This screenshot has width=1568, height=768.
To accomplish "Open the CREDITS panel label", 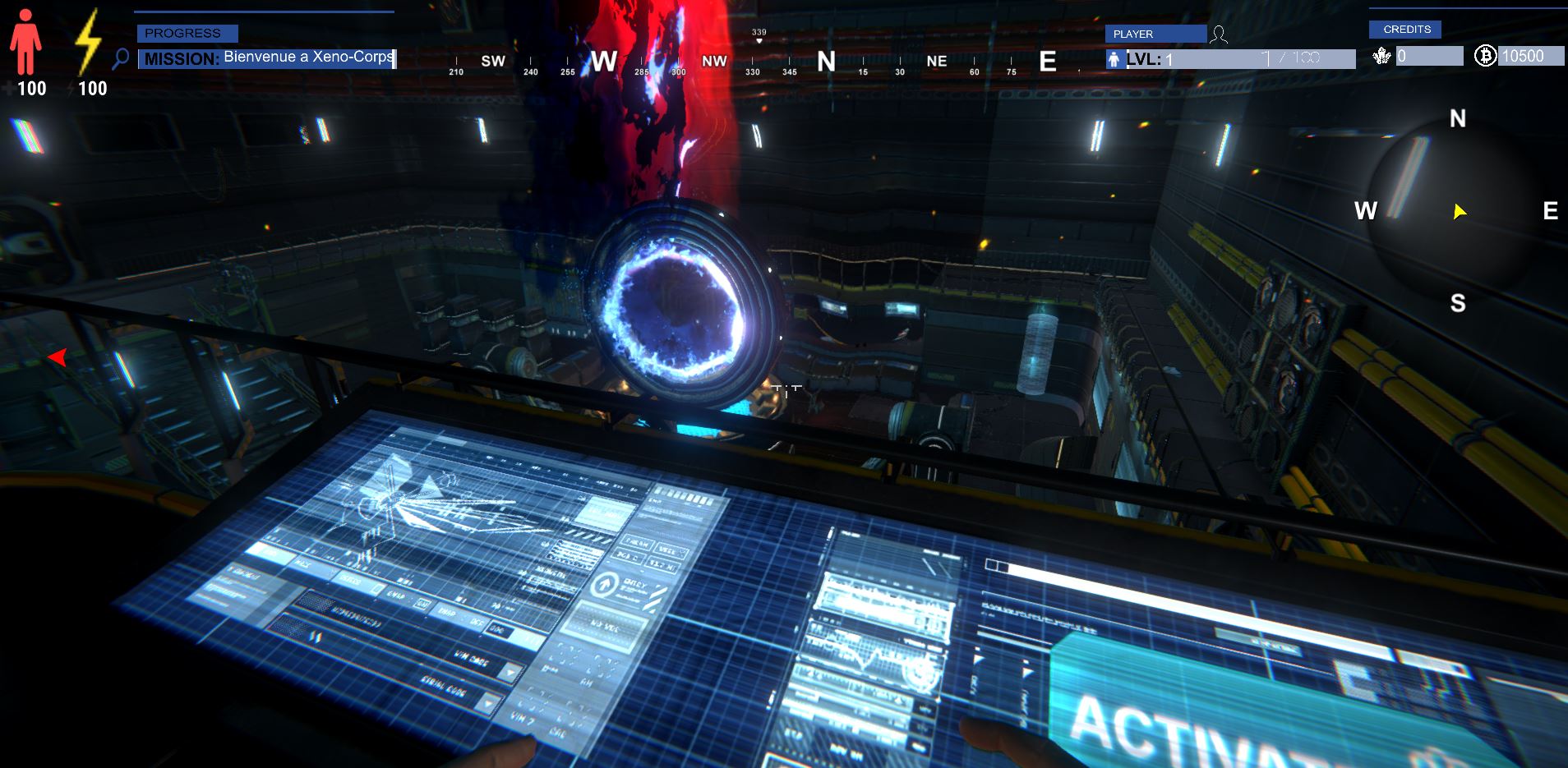I will coord(1407,30).
